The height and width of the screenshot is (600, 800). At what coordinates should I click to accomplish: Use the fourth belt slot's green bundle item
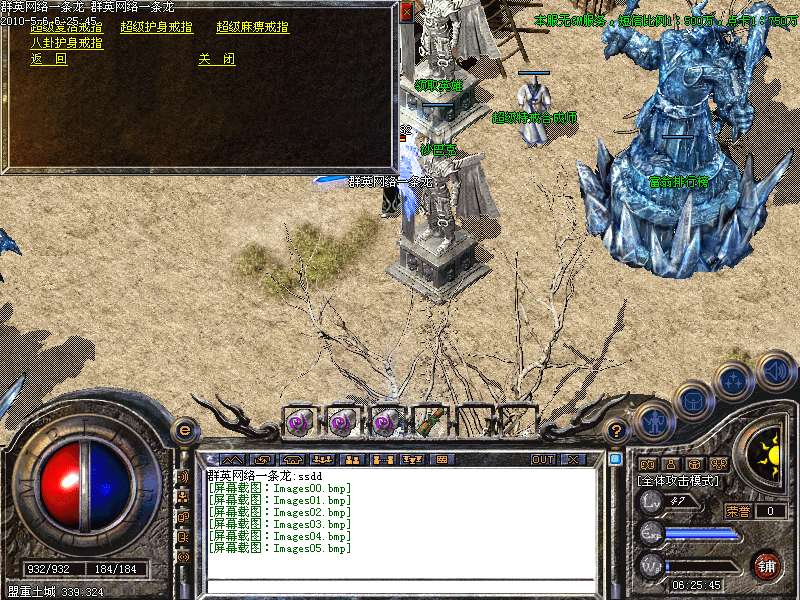(x=430, y=421)
